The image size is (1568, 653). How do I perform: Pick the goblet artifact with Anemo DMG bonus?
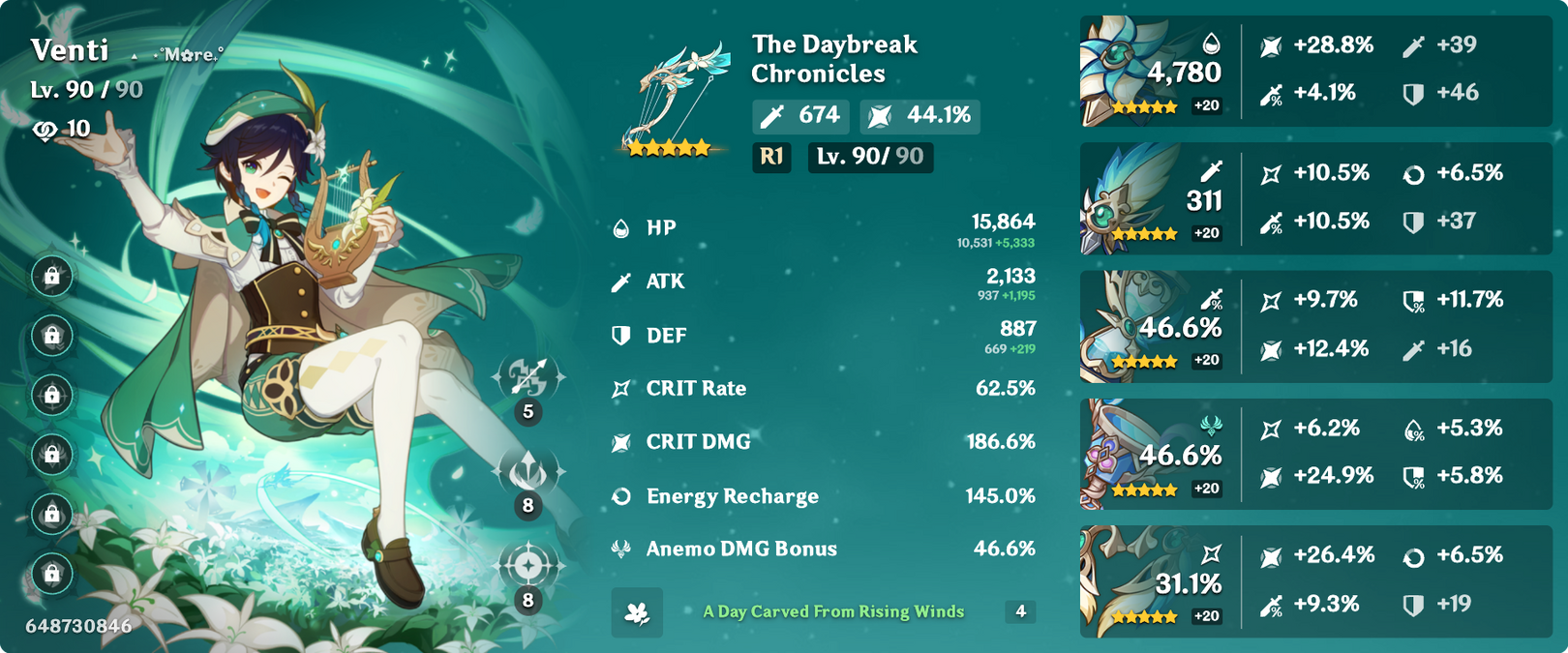(x=1123, y=454)
